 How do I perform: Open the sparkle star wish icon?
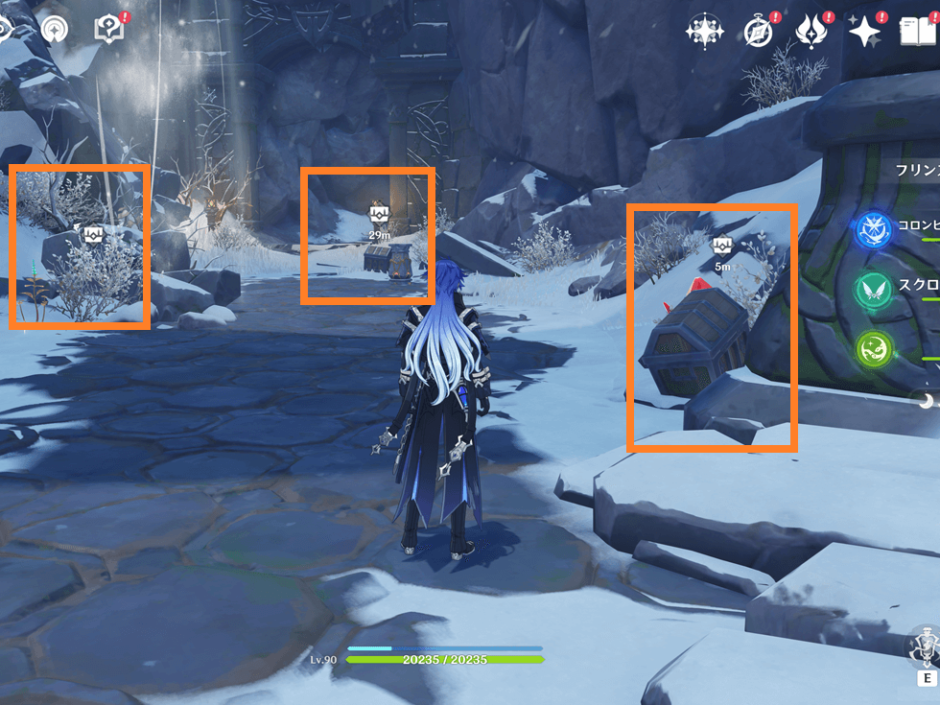click(x=864, y=31)
